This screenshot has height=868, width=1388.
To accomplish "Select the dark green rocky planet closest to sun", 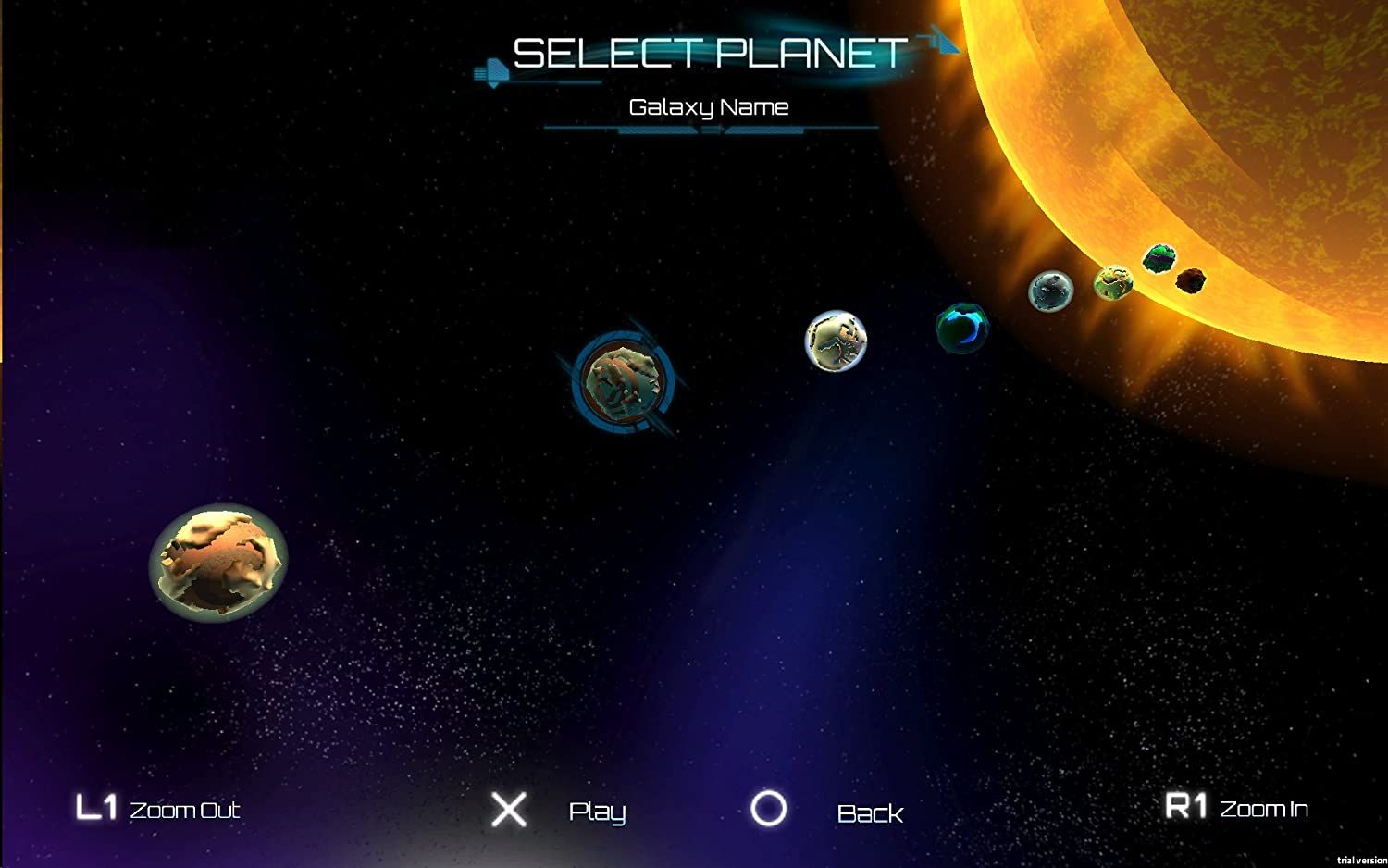I will pos(1159,257).
